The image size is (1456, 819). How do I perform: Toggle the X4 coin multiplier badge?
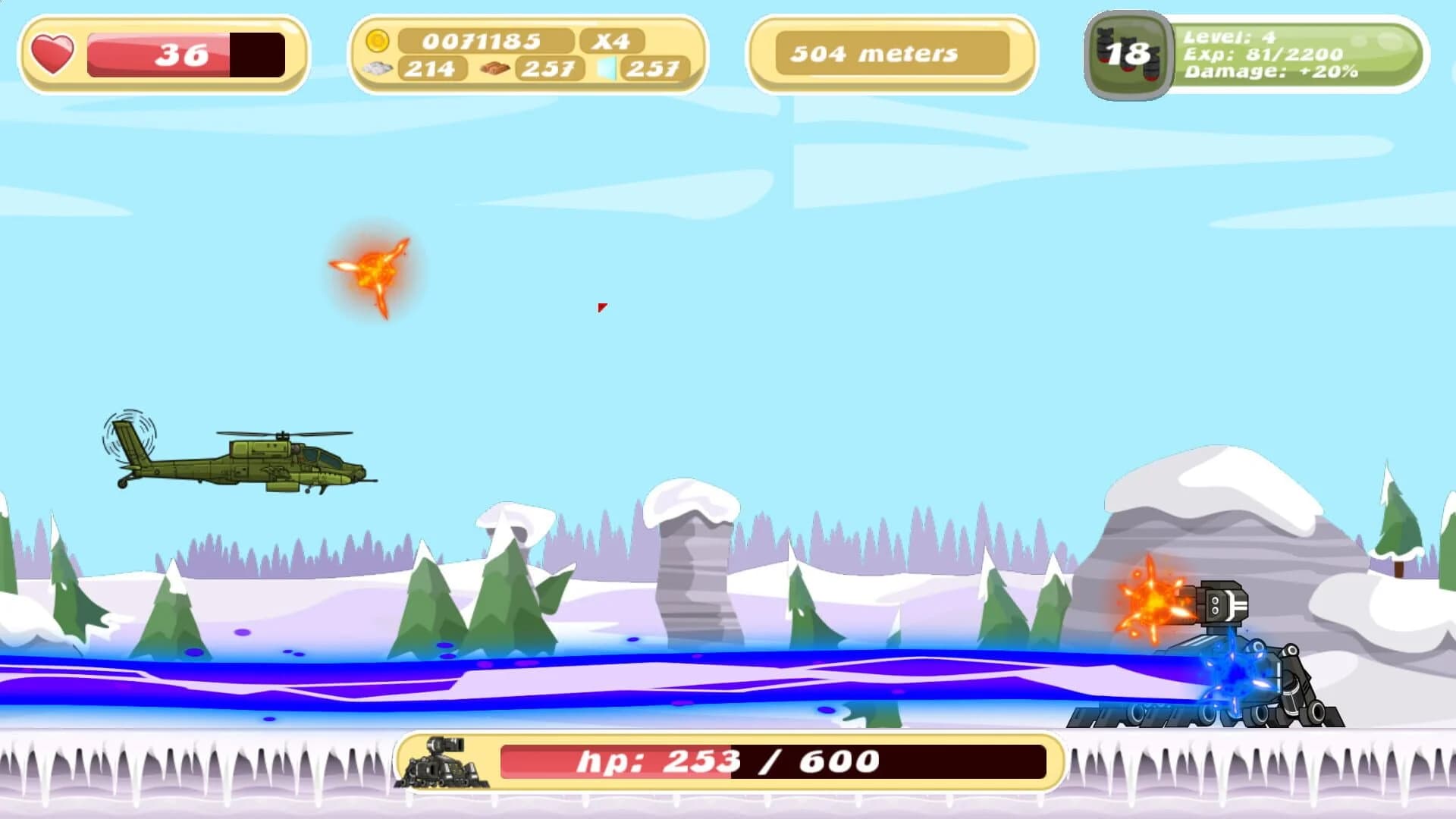click(611, 42)
